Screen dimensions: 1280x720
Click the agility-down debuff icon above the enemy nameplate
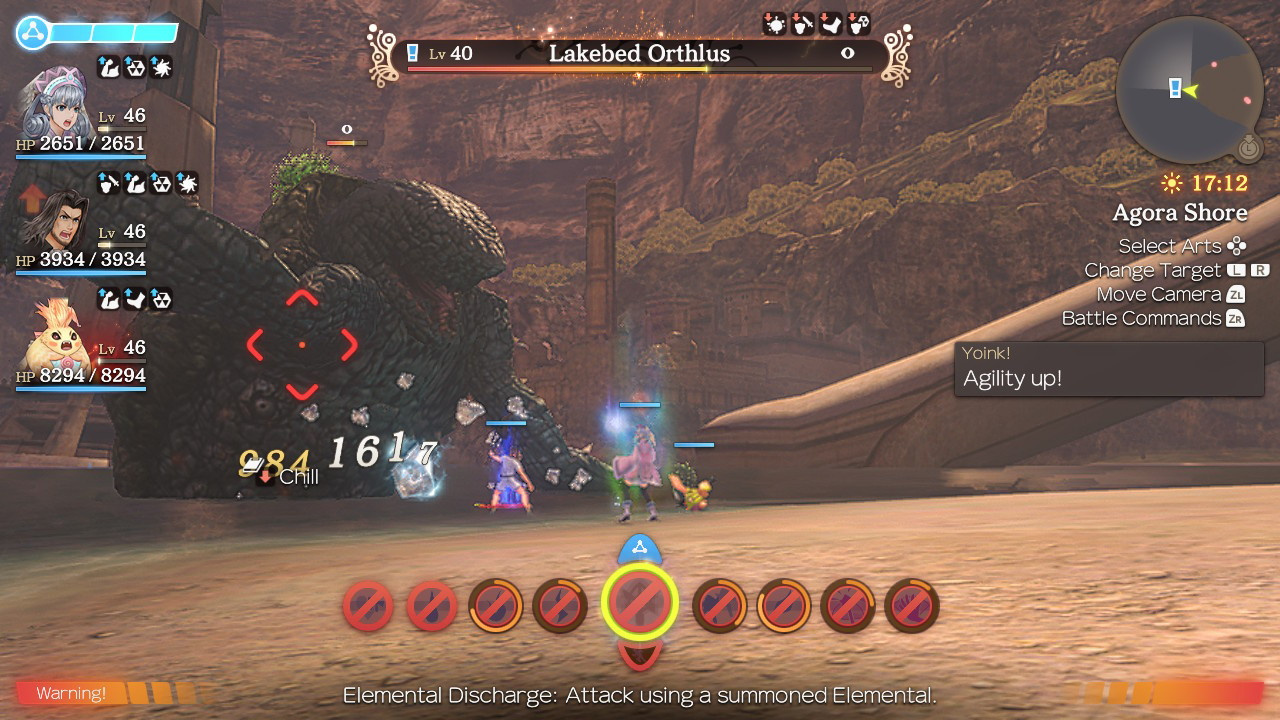click(x=829, y=22)
